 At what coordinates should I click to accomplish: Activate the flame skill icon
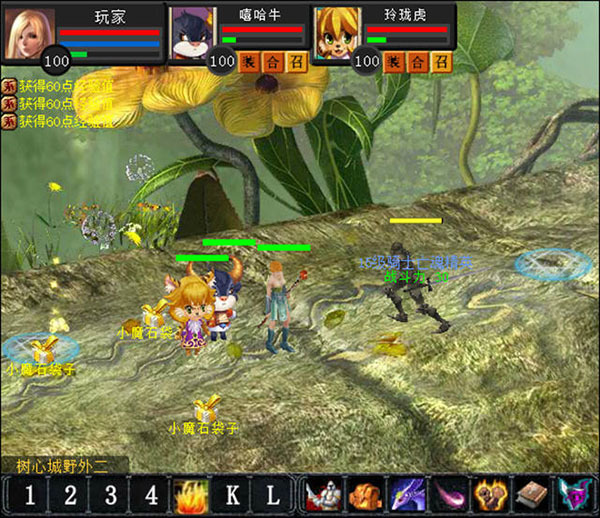click(191, 495)
